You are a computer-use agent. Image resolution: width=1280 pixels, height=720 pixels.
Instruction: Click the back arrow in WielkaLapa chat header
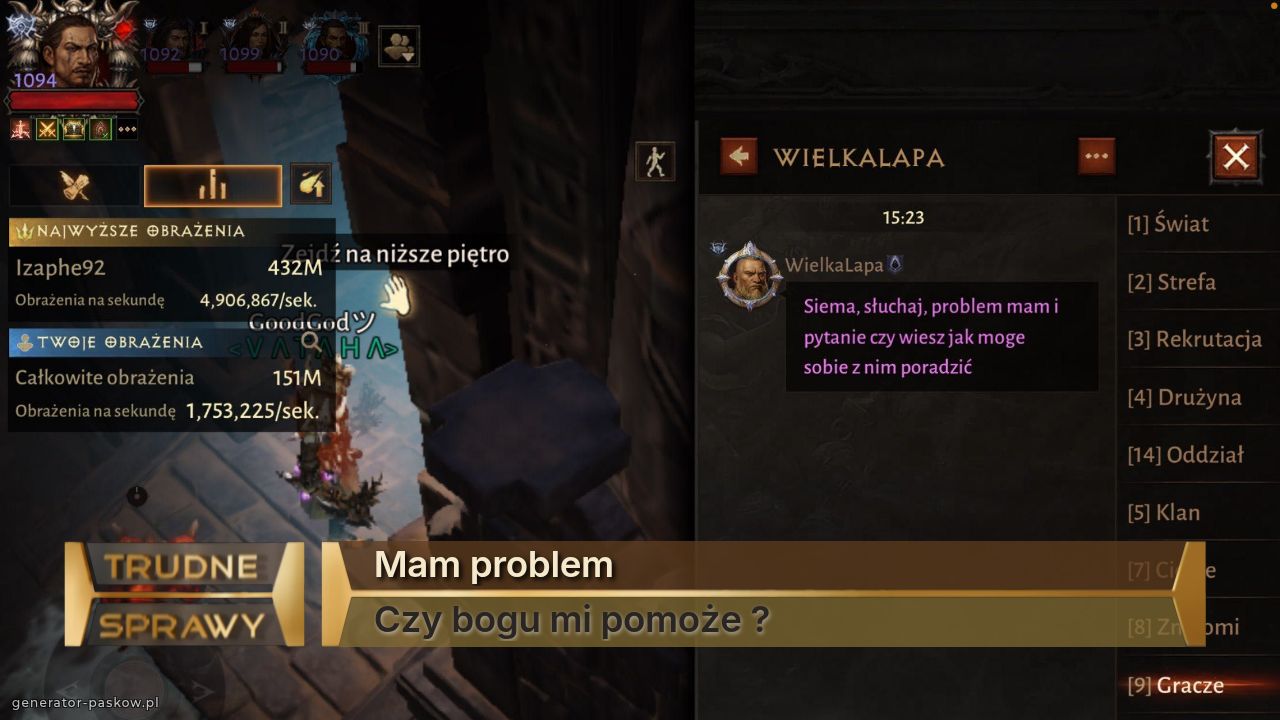[737, 157]
